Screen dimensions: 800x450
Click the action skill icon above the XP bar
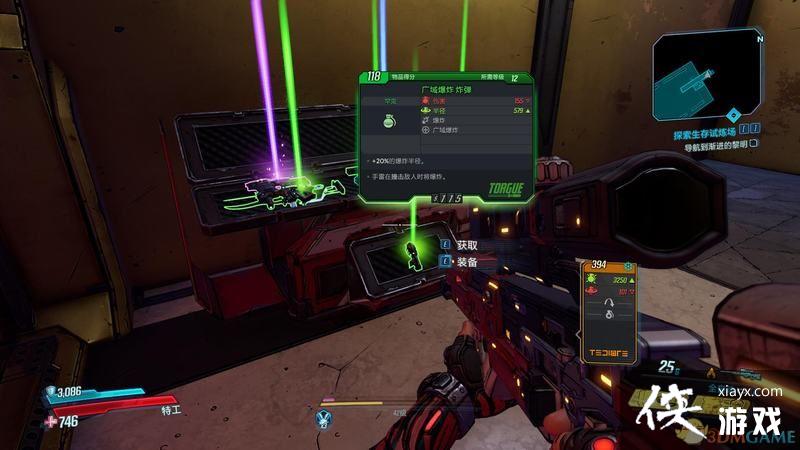(x=324, y=418)
